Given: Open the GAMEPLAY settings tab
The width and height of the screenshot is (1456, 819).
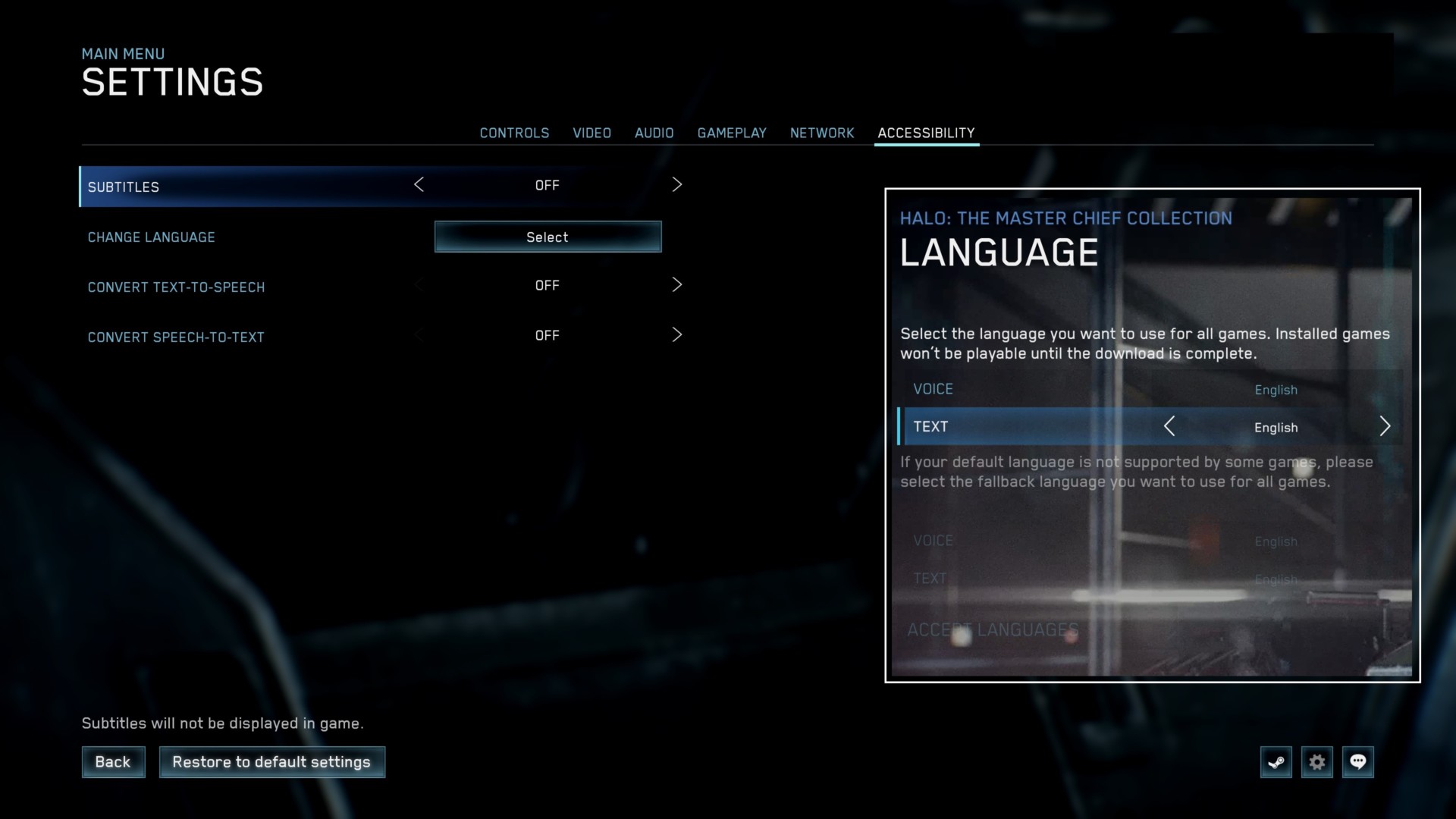Looking at the screenshot, I should pyautogui.click(x=732, y=133).
